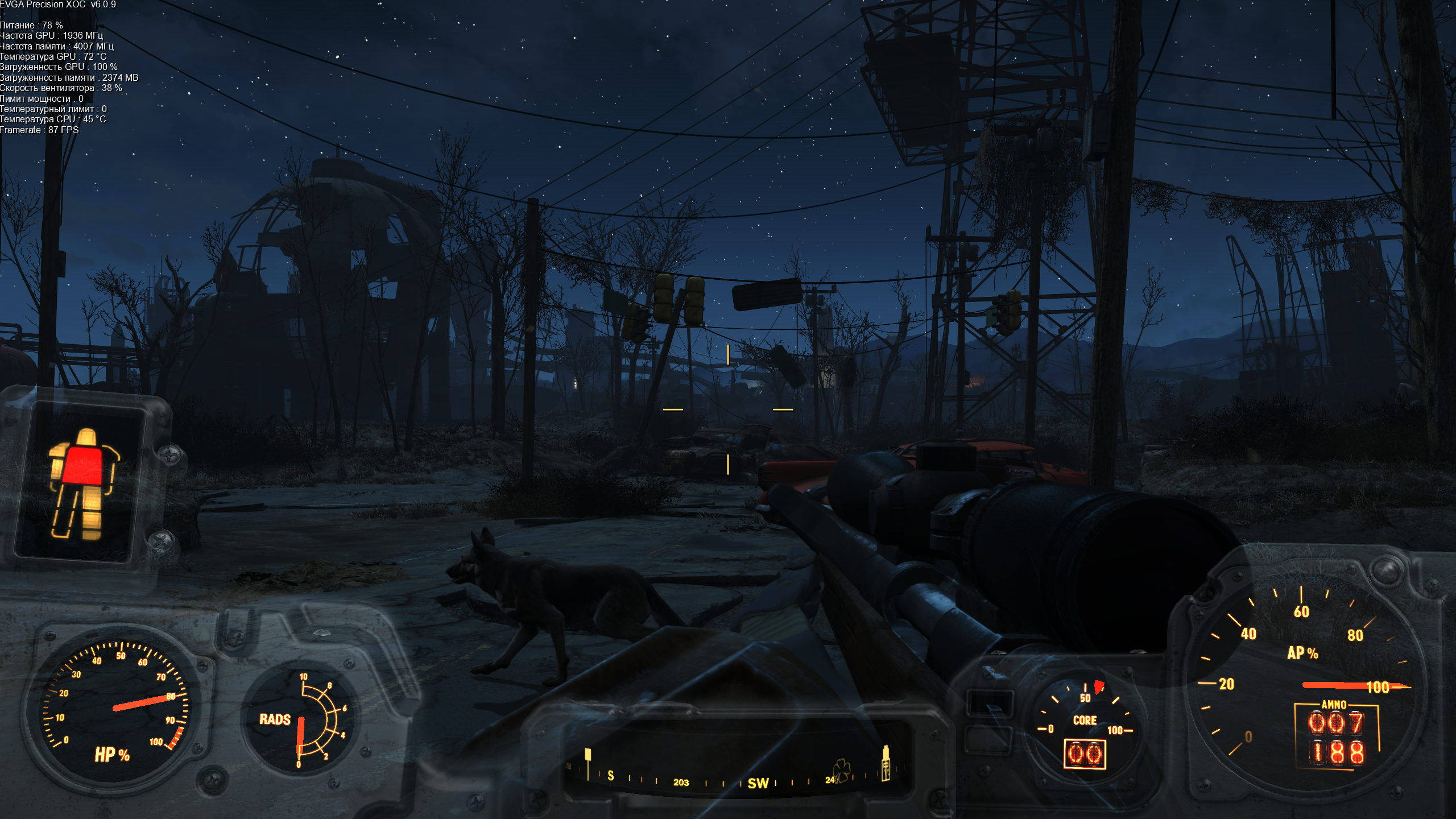The width and height of the screenshot is (1456, 819).
Task: Click the flag marker on the compass
Action: click(x=588, y=756)
